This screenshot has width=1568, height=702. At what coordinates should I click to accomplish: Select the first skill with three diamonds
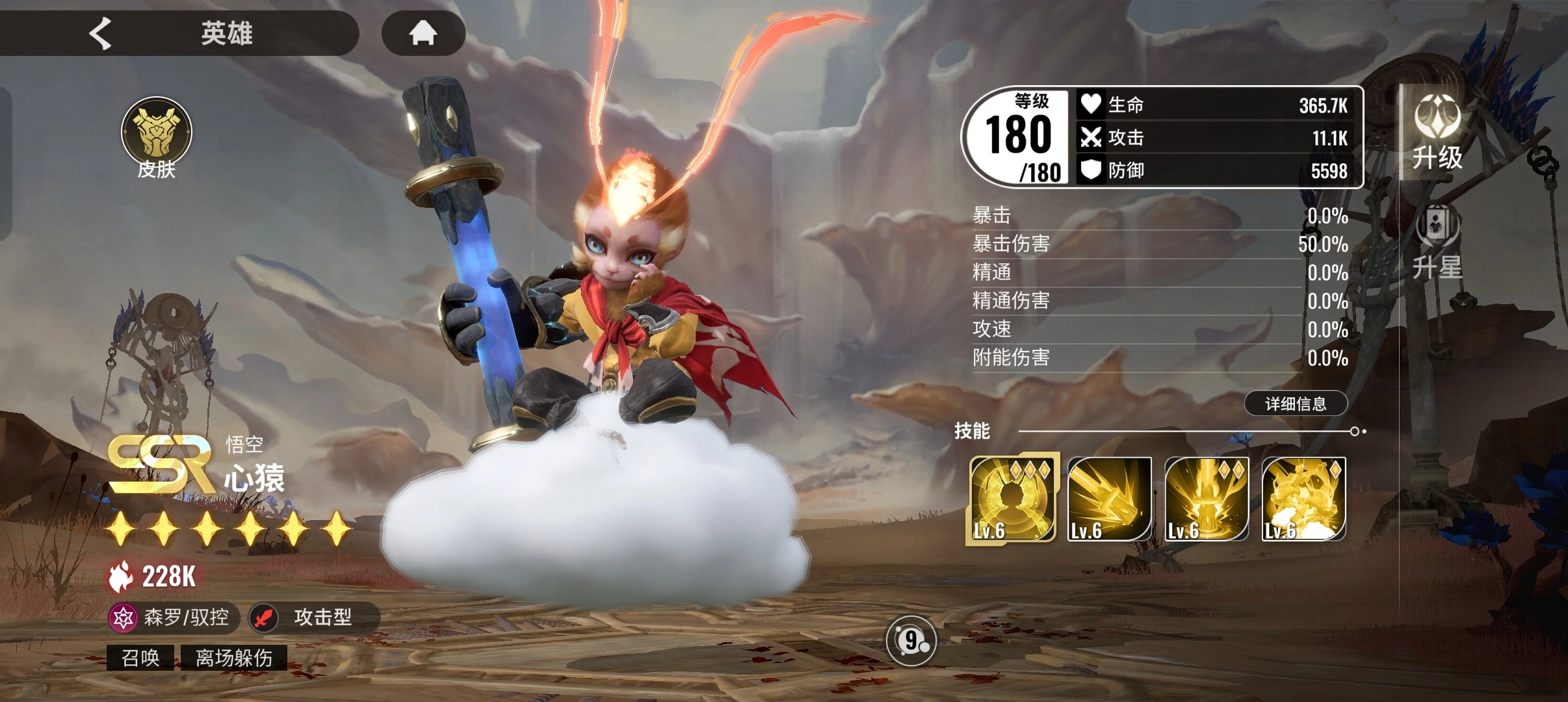[x=1012, y=499]
